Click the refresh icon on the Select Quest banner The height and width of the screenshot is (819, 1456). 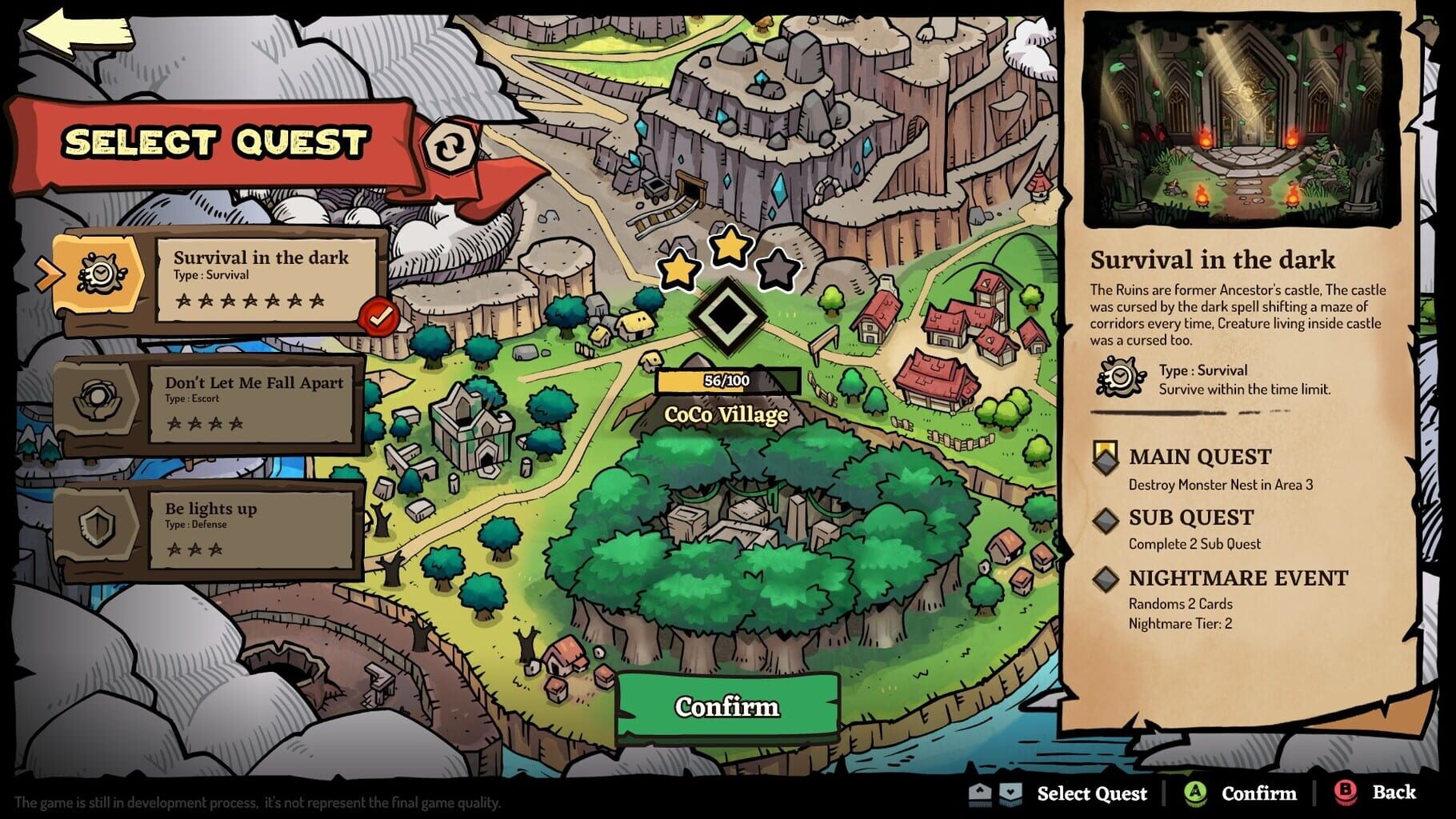(x=450, y=146)
